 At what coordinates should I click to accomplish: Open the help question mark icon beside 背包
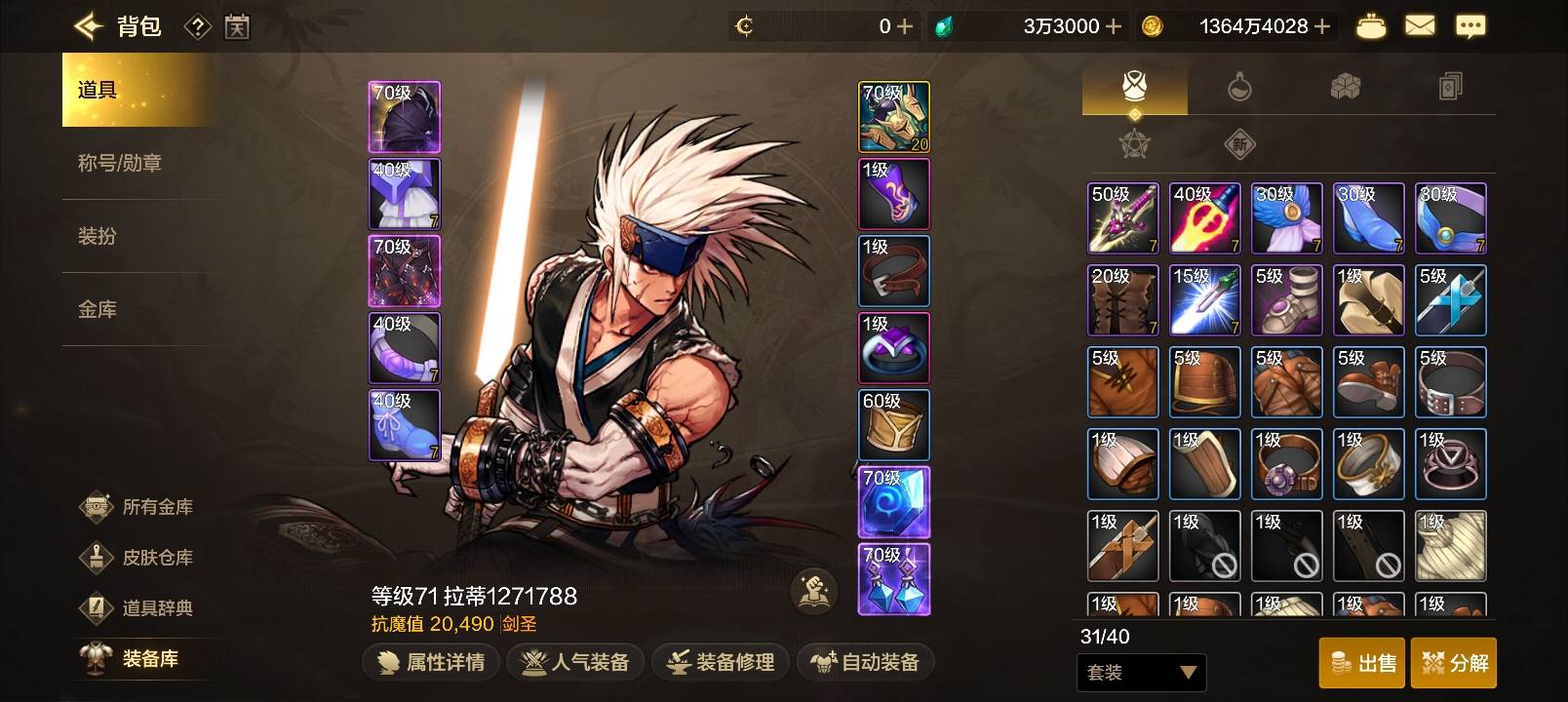(x=196, y=26)
